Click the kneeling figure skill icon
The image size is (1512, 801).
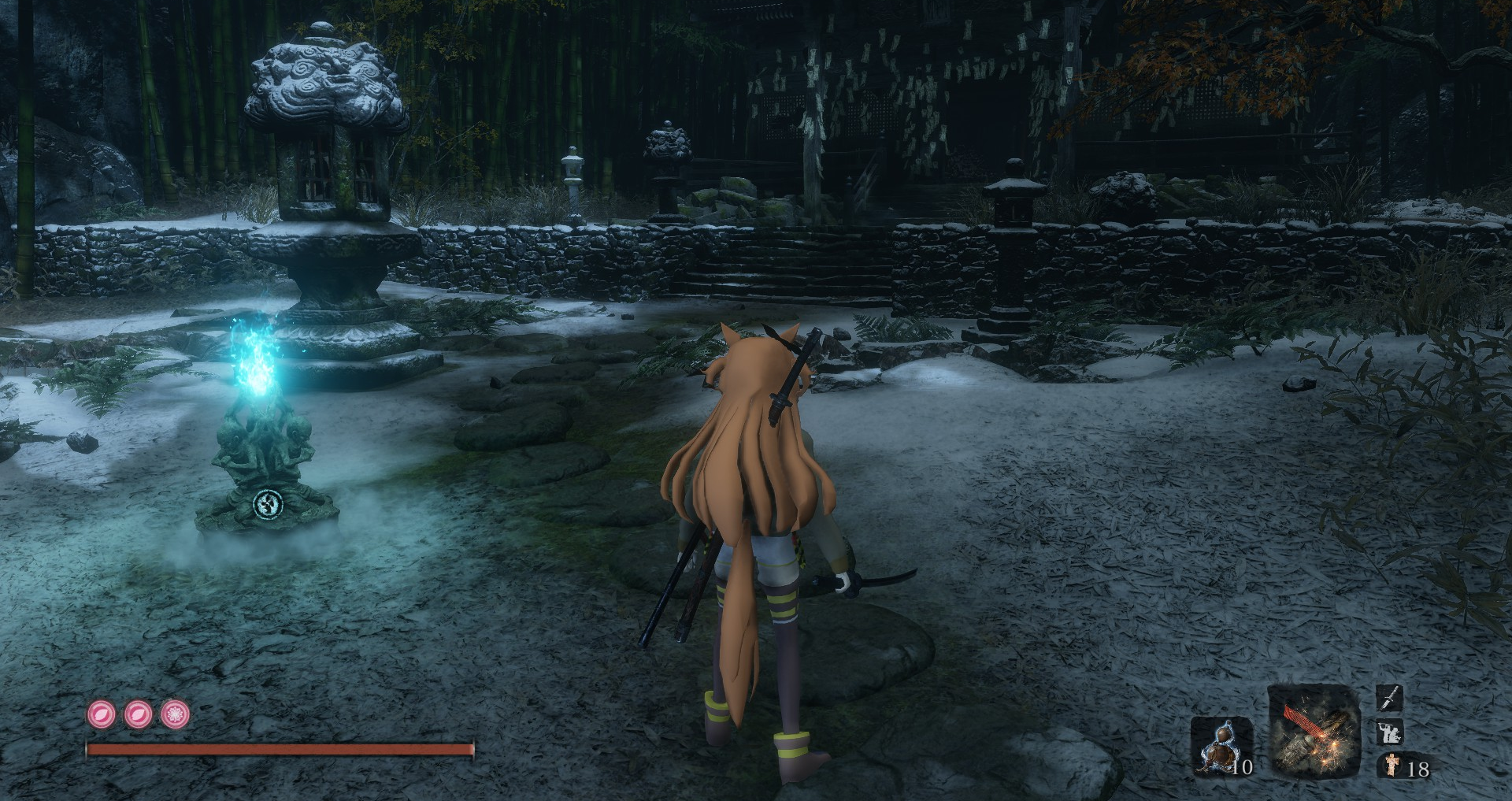coord(1390,732)
